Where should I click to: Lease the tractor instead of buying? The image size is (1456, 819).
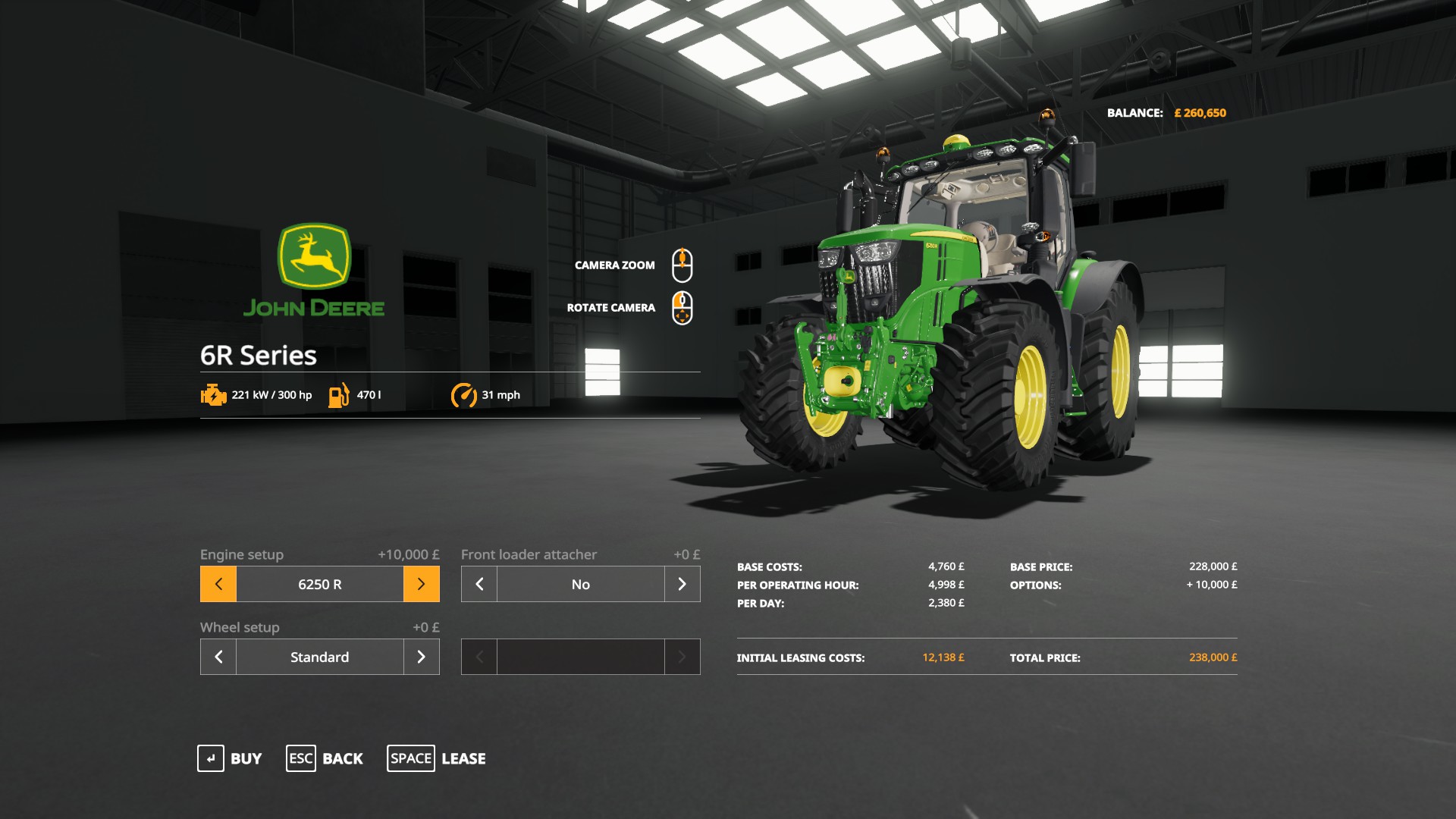coord(437,758)
